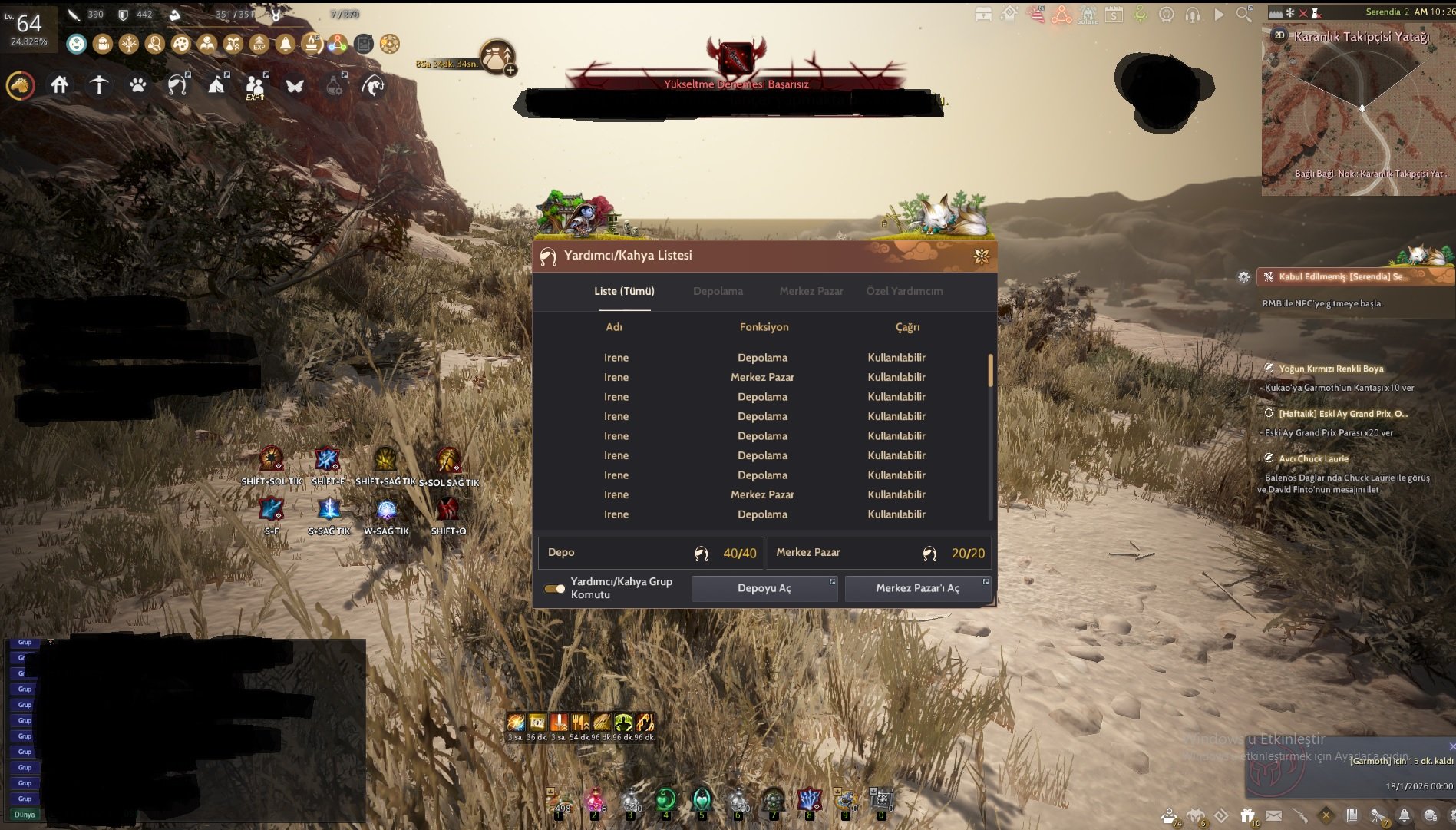This screenshot has height=830, width=1456.
Task: Open the horse mount icon
Action: click(x=21, y=85)
